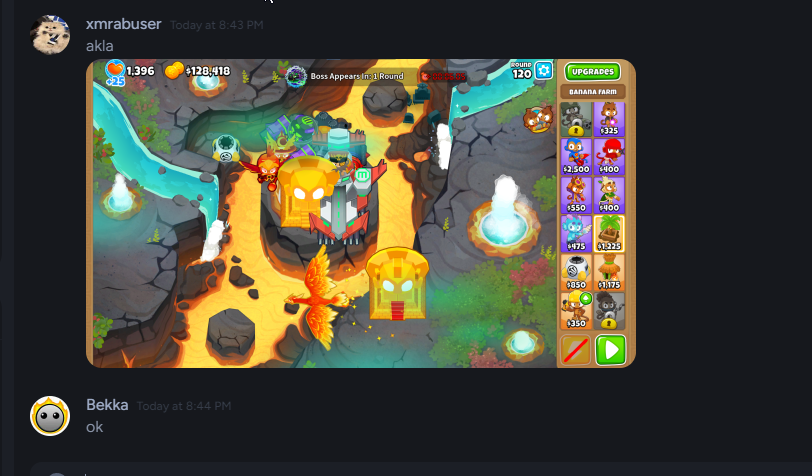Open xmrabuser's shared game screenshot
The image size is (812, 476).
point(320,213)
